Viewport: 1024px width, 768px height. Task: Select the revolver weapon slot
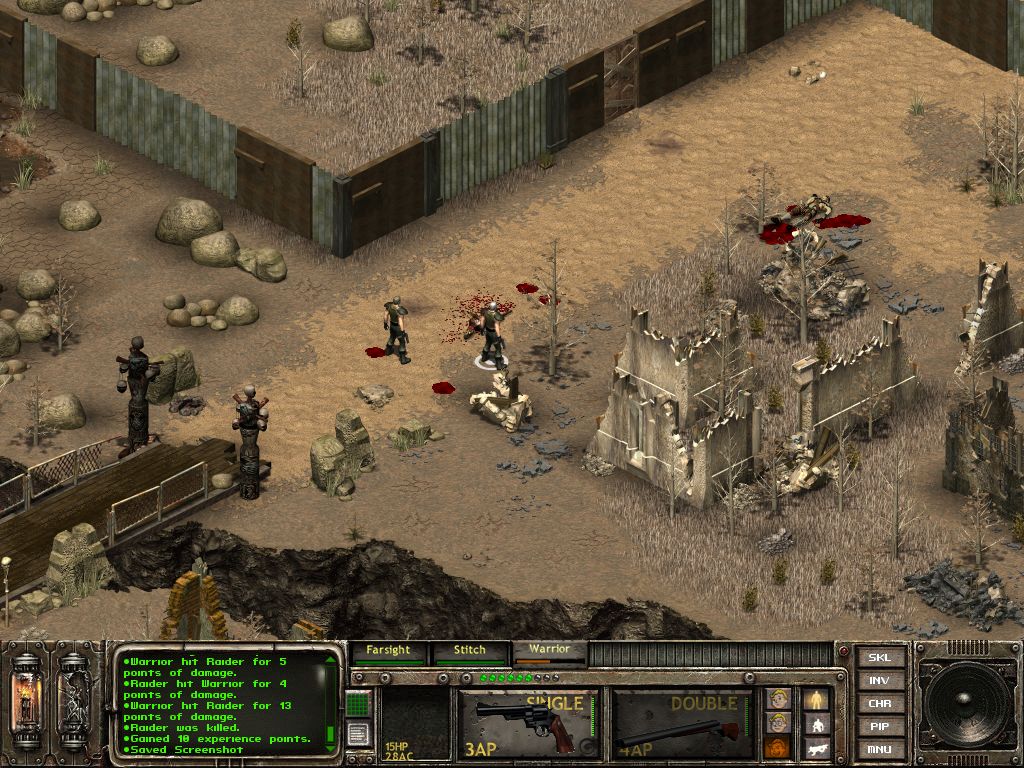pos(529,722)
